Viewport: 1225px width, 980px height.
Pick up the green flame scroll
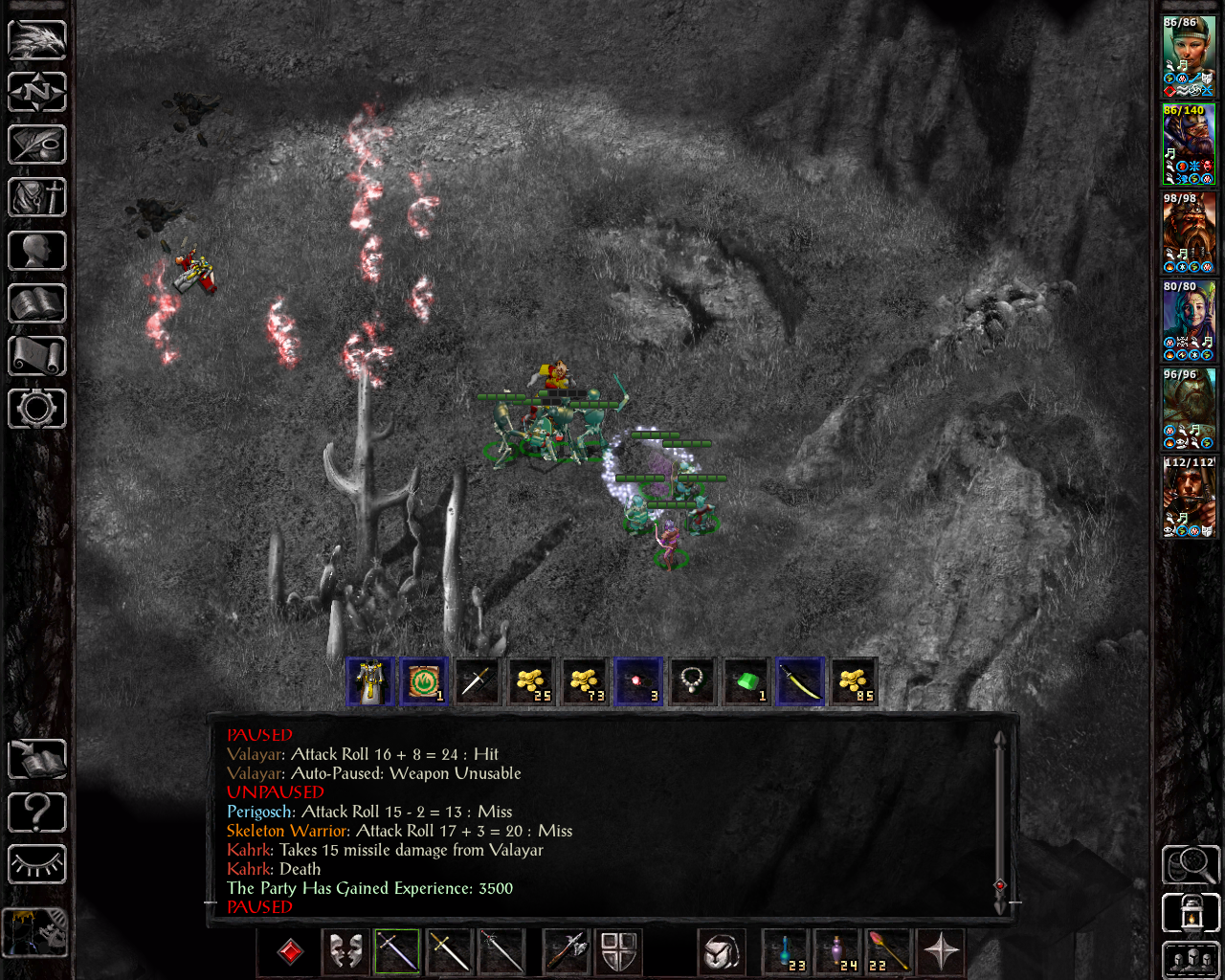(x=424, y=682)
